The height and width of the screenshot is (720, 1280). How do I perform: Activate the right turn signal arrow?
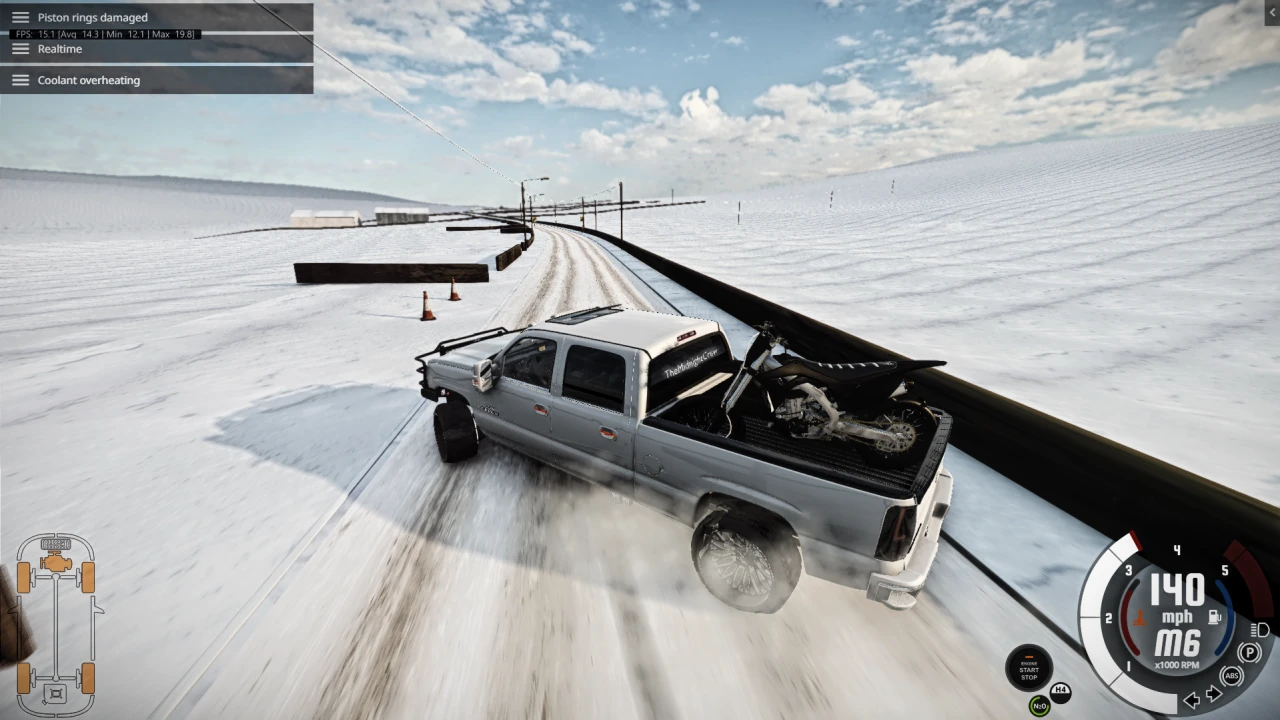pos(1213,692)
